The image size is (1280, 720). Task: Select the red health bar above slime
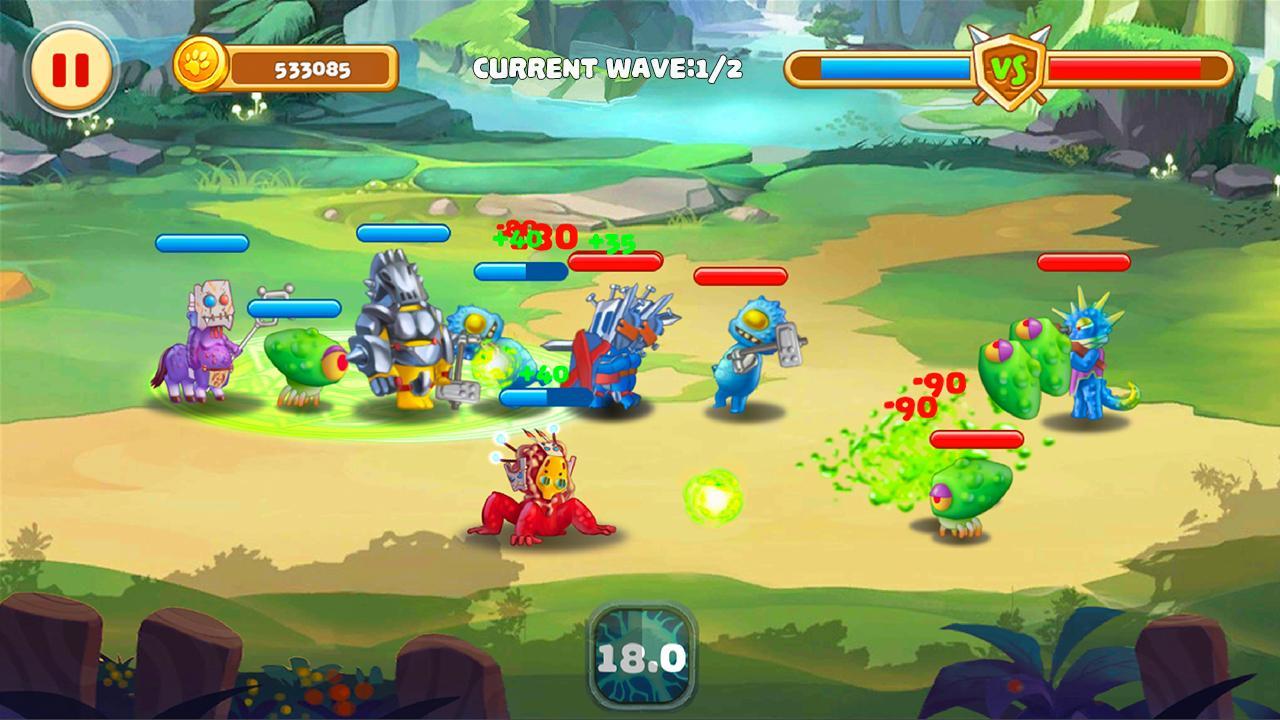[x=975, y=437]
